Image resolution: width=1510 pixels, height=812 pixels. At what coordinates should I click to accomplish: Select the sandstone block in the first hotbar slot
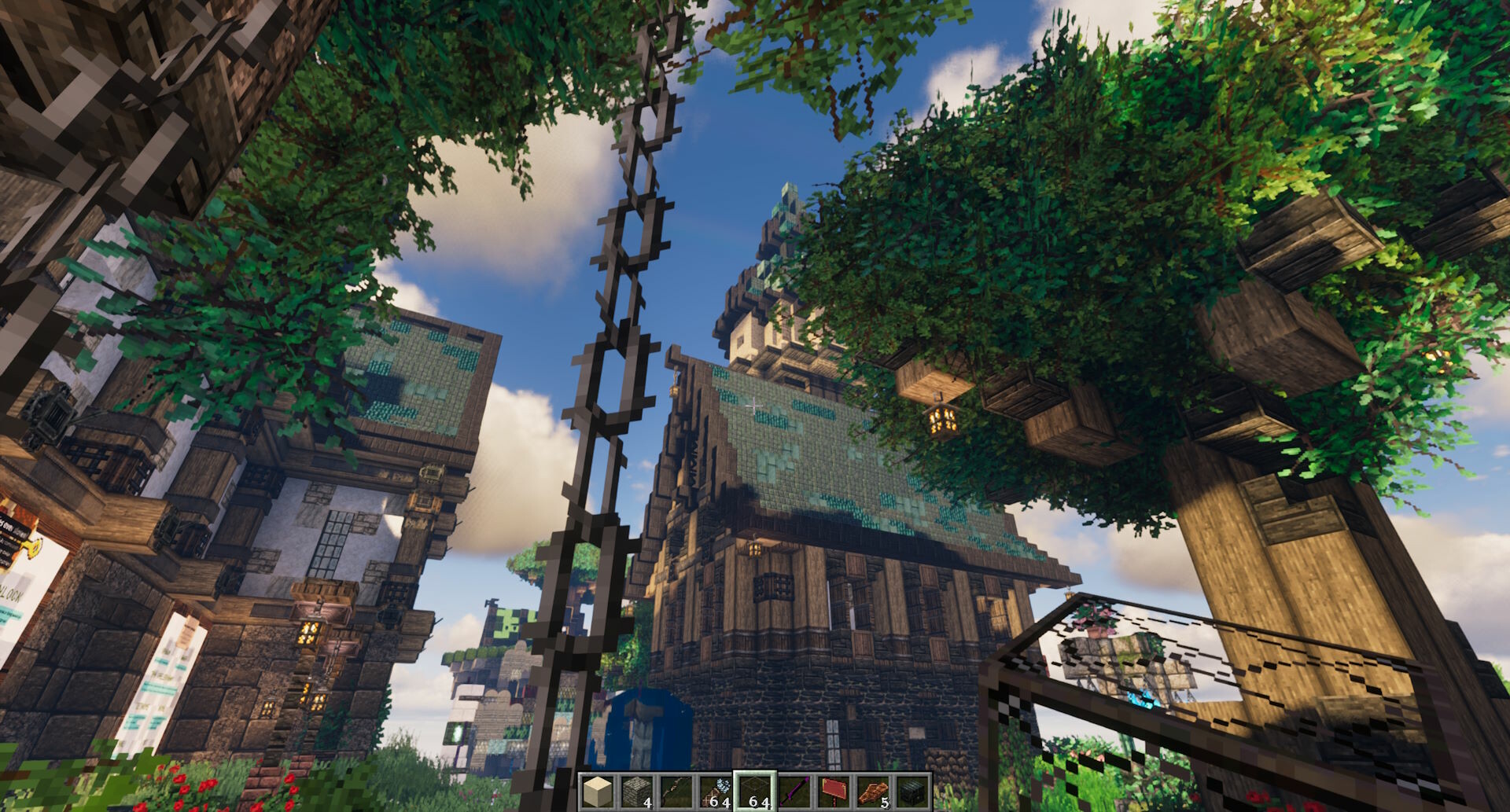(597, 792)
